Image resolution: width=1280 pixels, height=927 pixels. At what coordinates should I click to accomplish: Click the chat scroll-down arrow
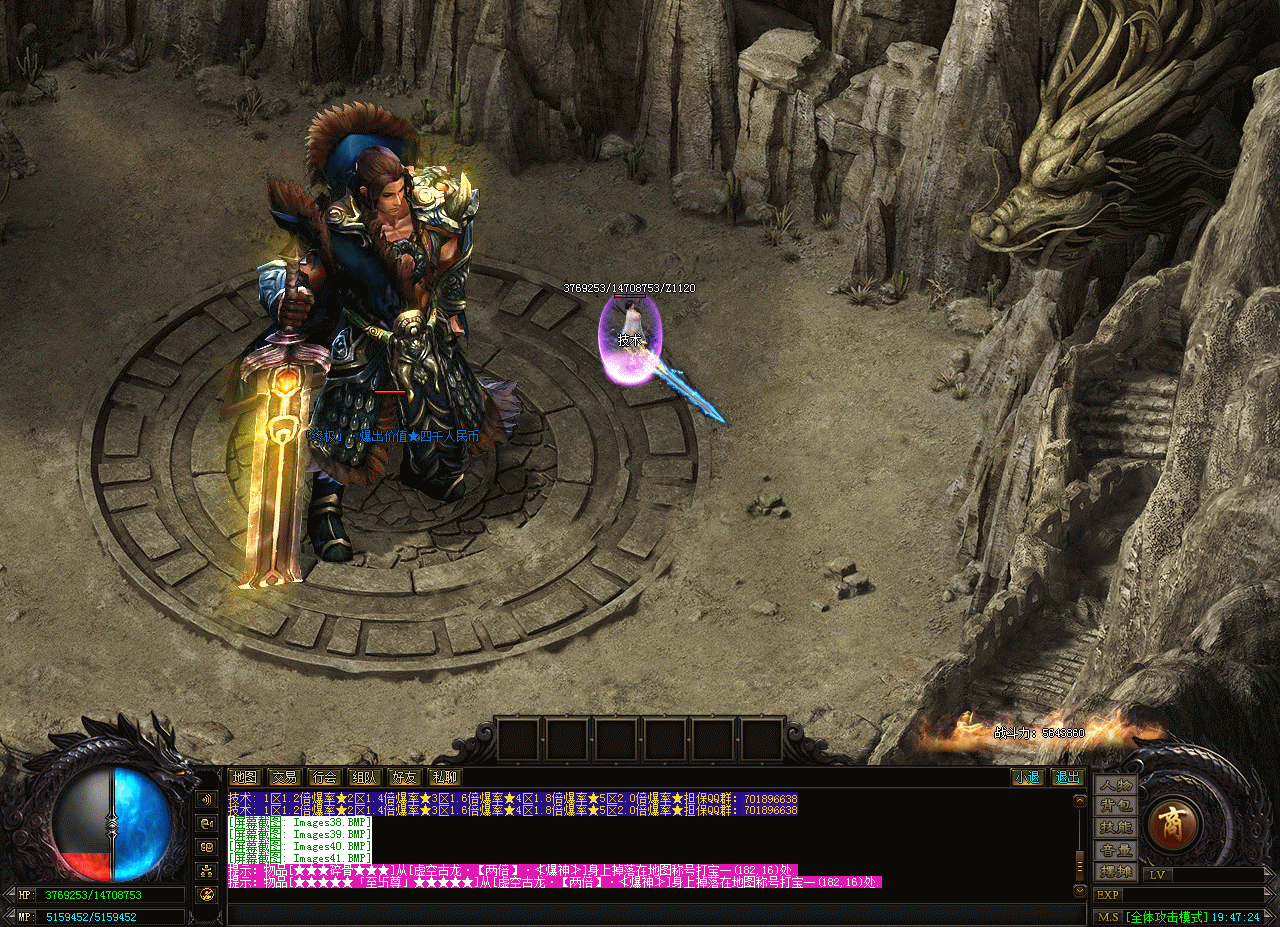point(1079,890)
